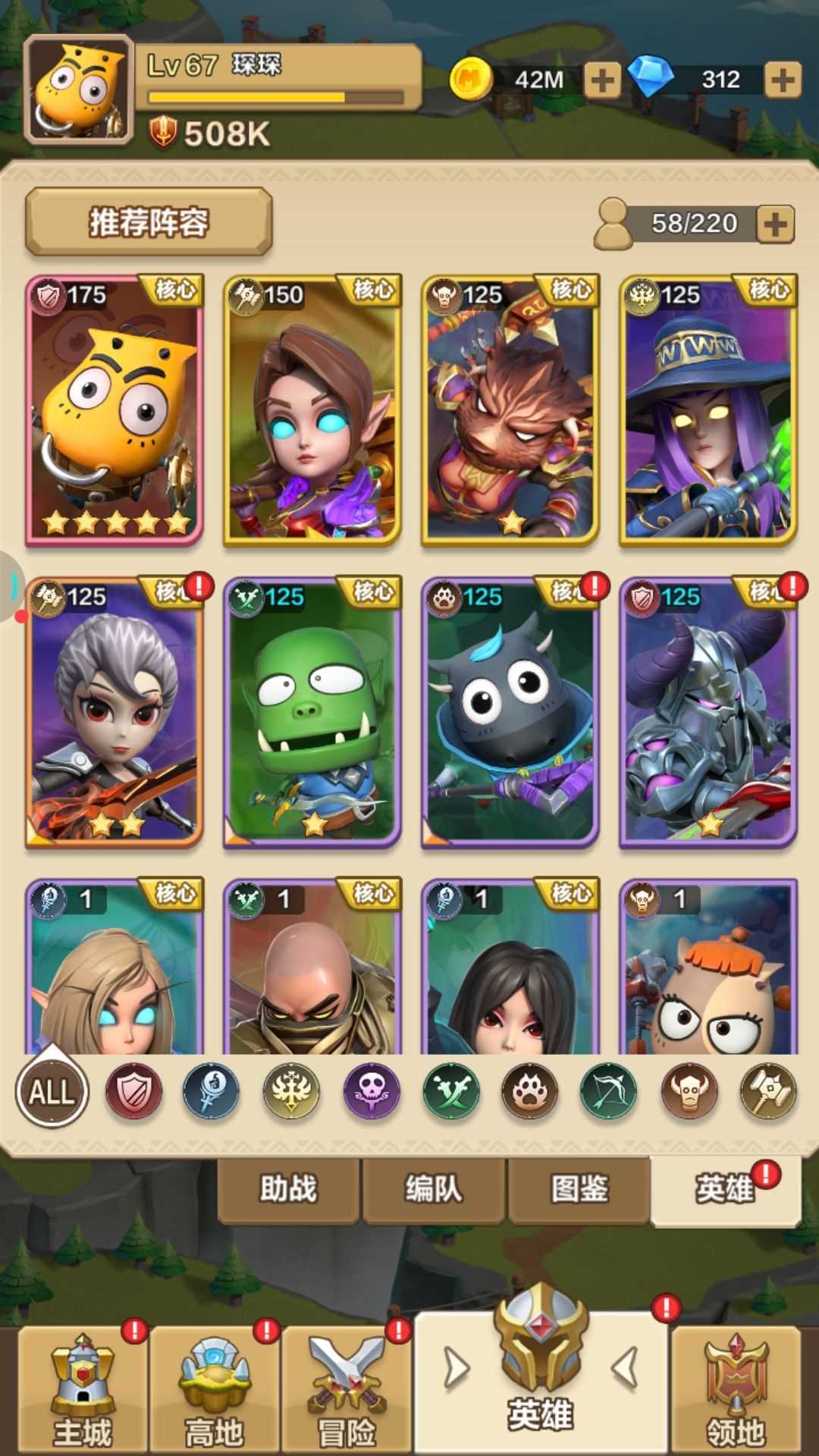Show ALL heroes filter
The height and width of the screenshot is (1456, 819).
tap(52, 1092)
